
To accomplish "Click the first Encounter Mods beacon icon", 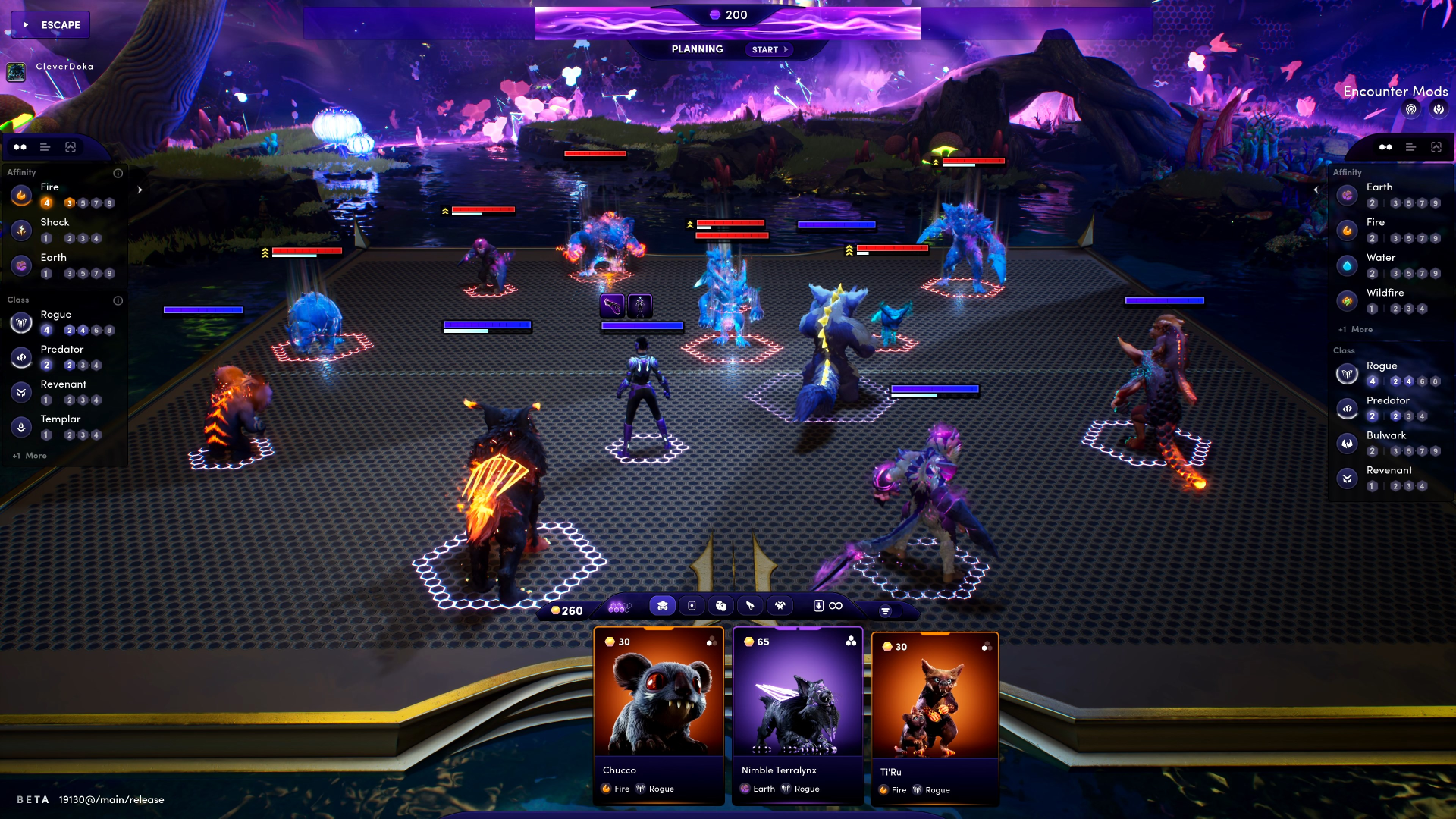I will tap(1410, 108).
